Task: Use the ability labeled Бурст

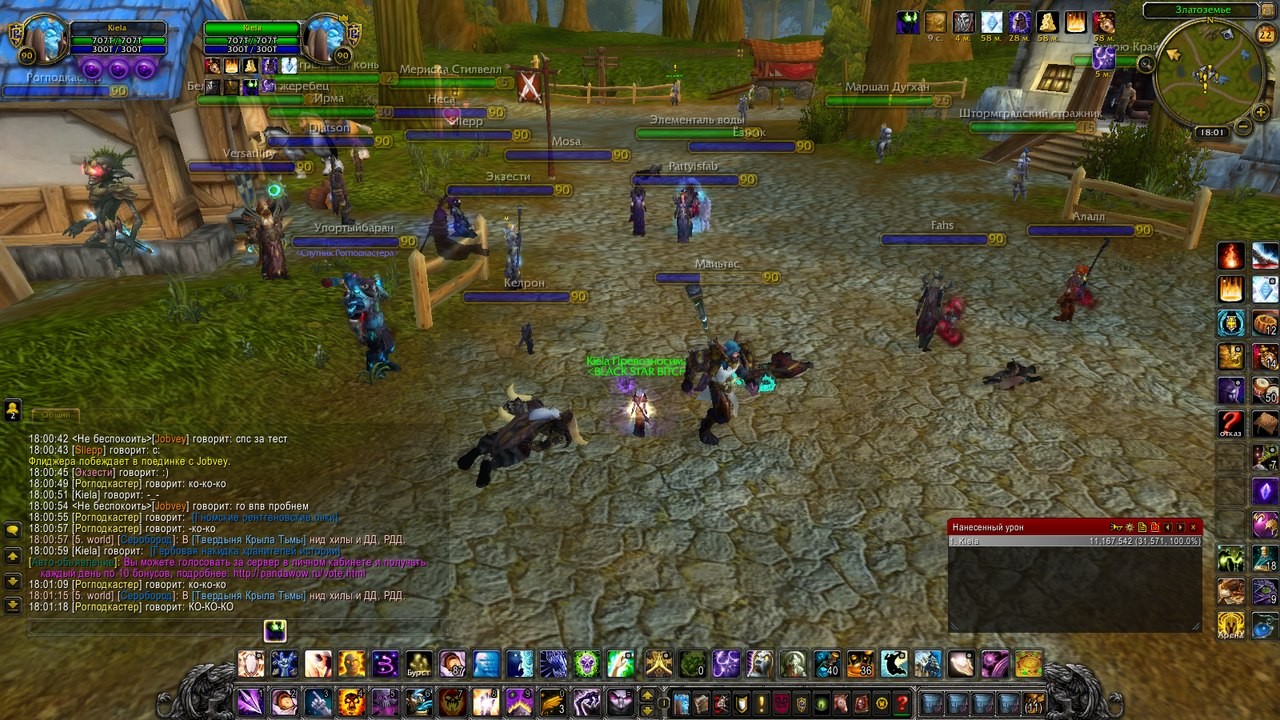Action: click(419, 664)
